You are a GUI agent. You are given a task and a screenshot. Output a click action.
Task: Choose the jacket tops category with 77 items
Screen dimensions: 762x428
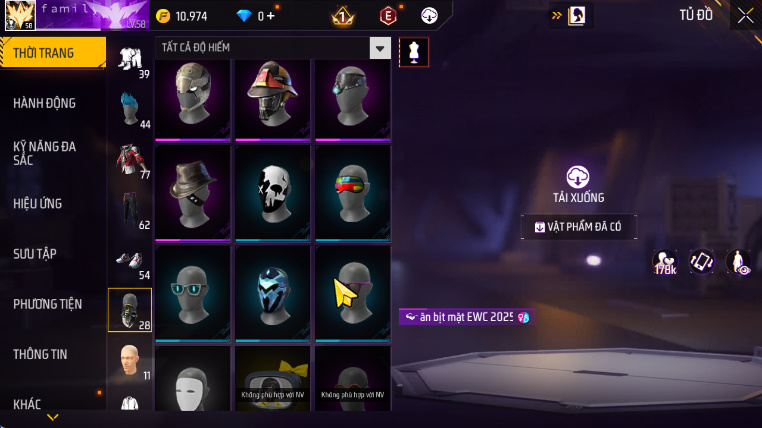pyautogui.click(x=130, y=161)
